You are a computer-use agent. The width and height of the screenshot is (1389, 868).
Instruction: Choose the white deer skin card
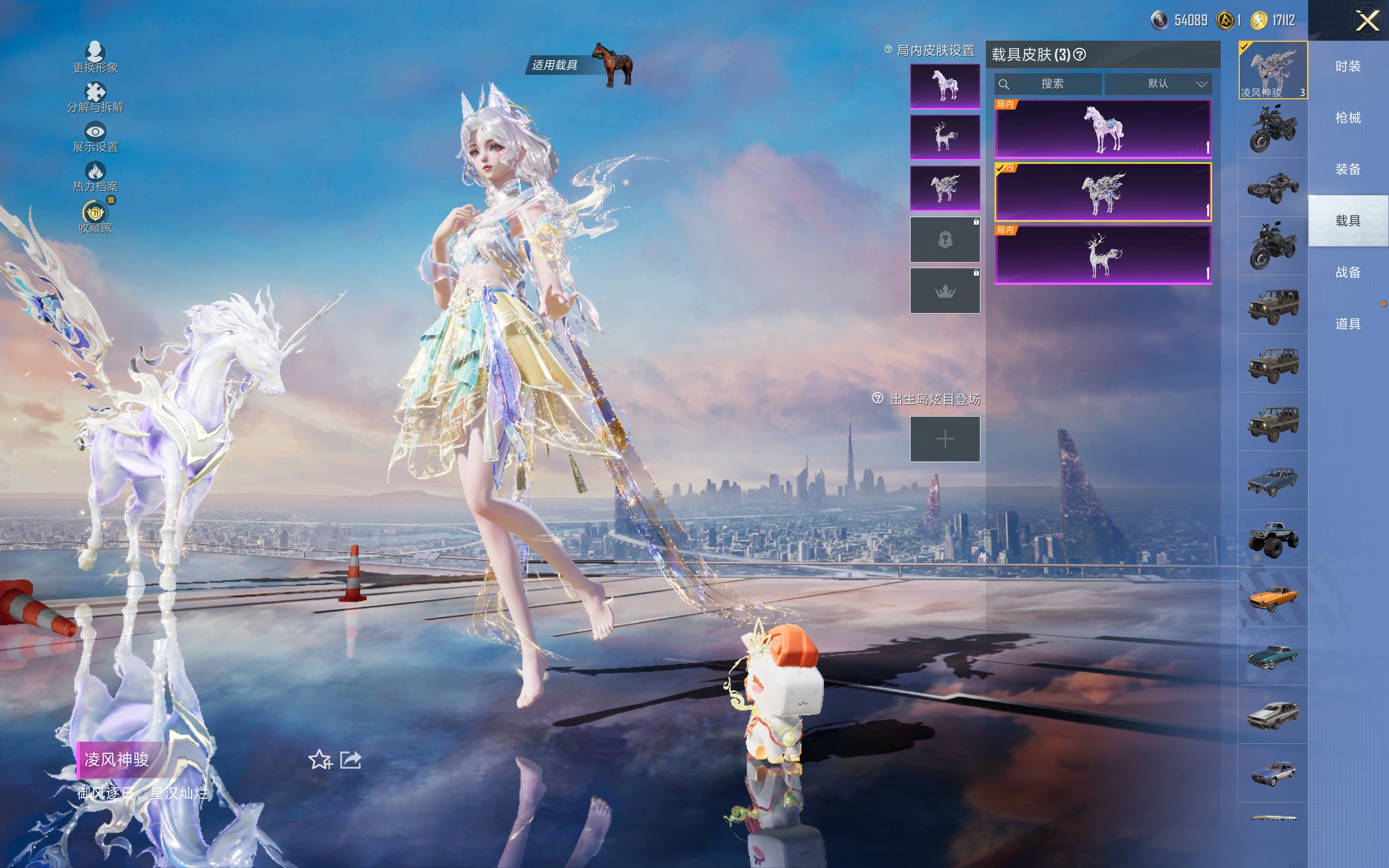tap(1103, 255)
